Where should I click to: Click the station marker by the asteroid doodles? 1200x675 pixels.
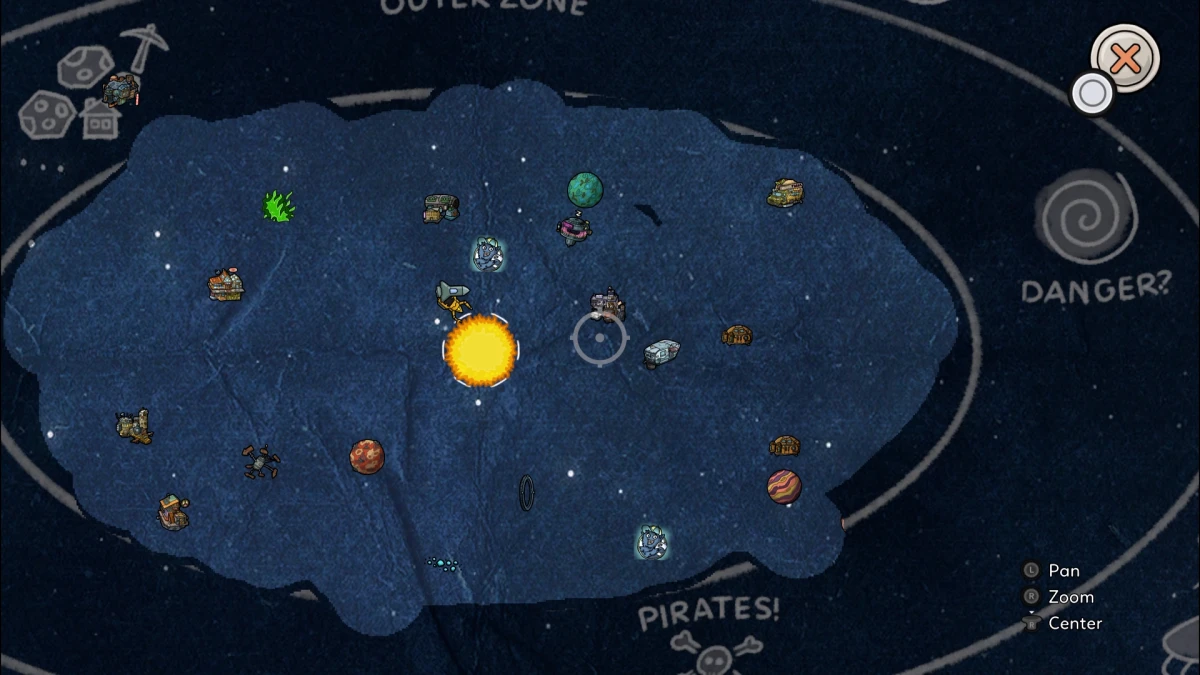tap(120, 90)
